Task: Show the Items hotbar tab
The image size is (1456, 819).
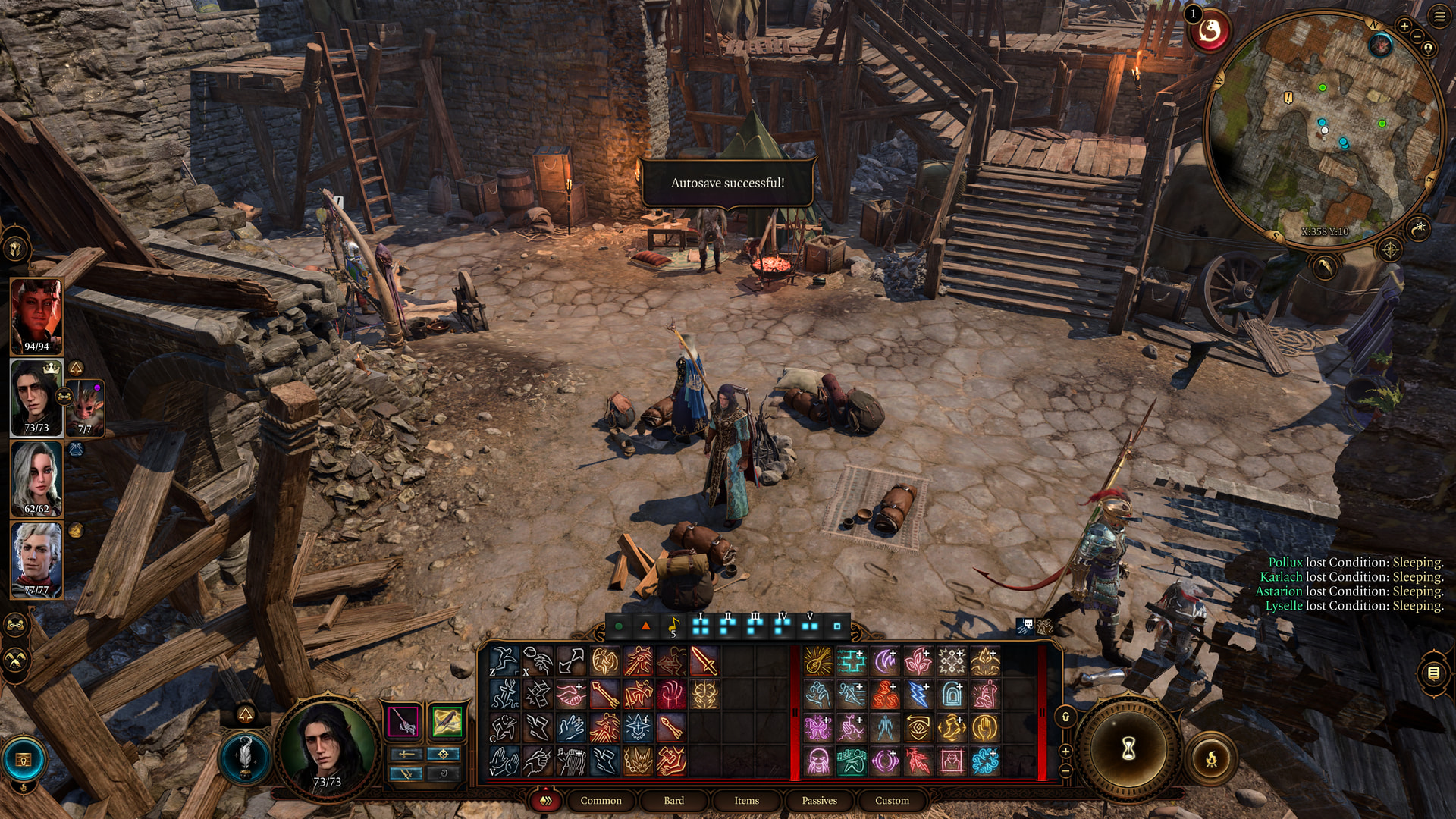Action: click(746, 800)
